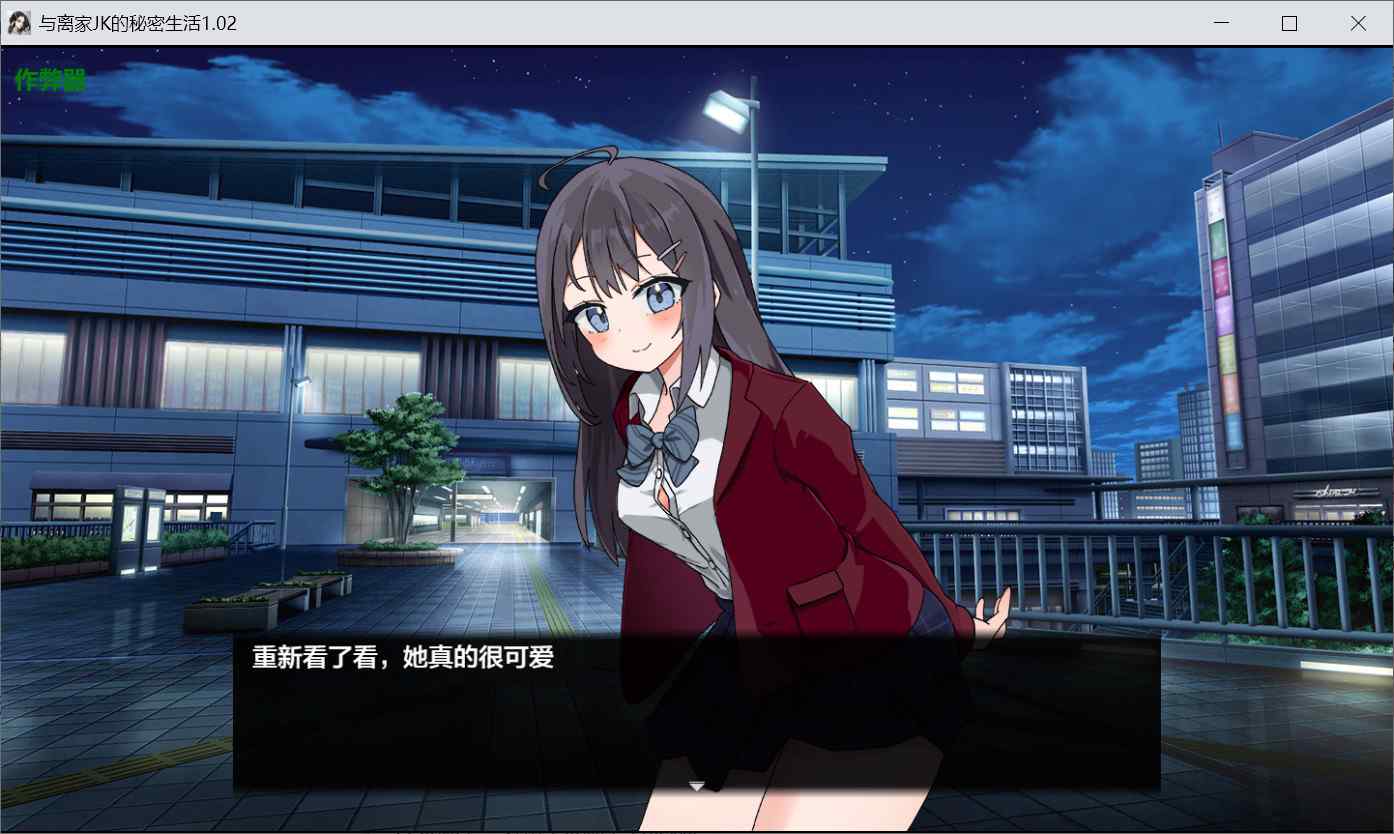
Task: Maximize the game window
Action: [x=1289, y=23]
